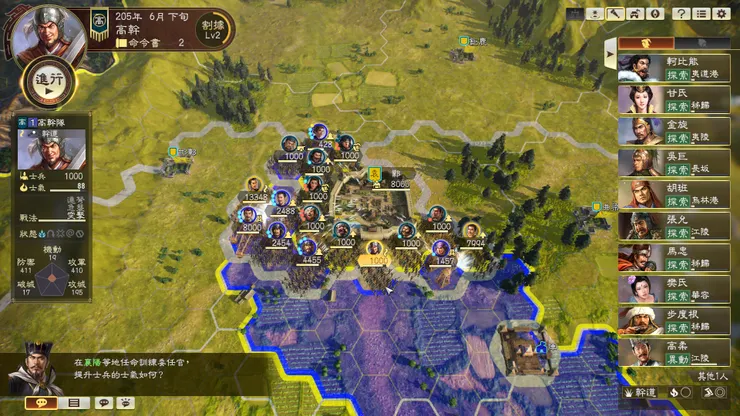Open the list menu icon in top bar
Screen dimensions: 740x416
pyautogui.click(x=701, y=14)
